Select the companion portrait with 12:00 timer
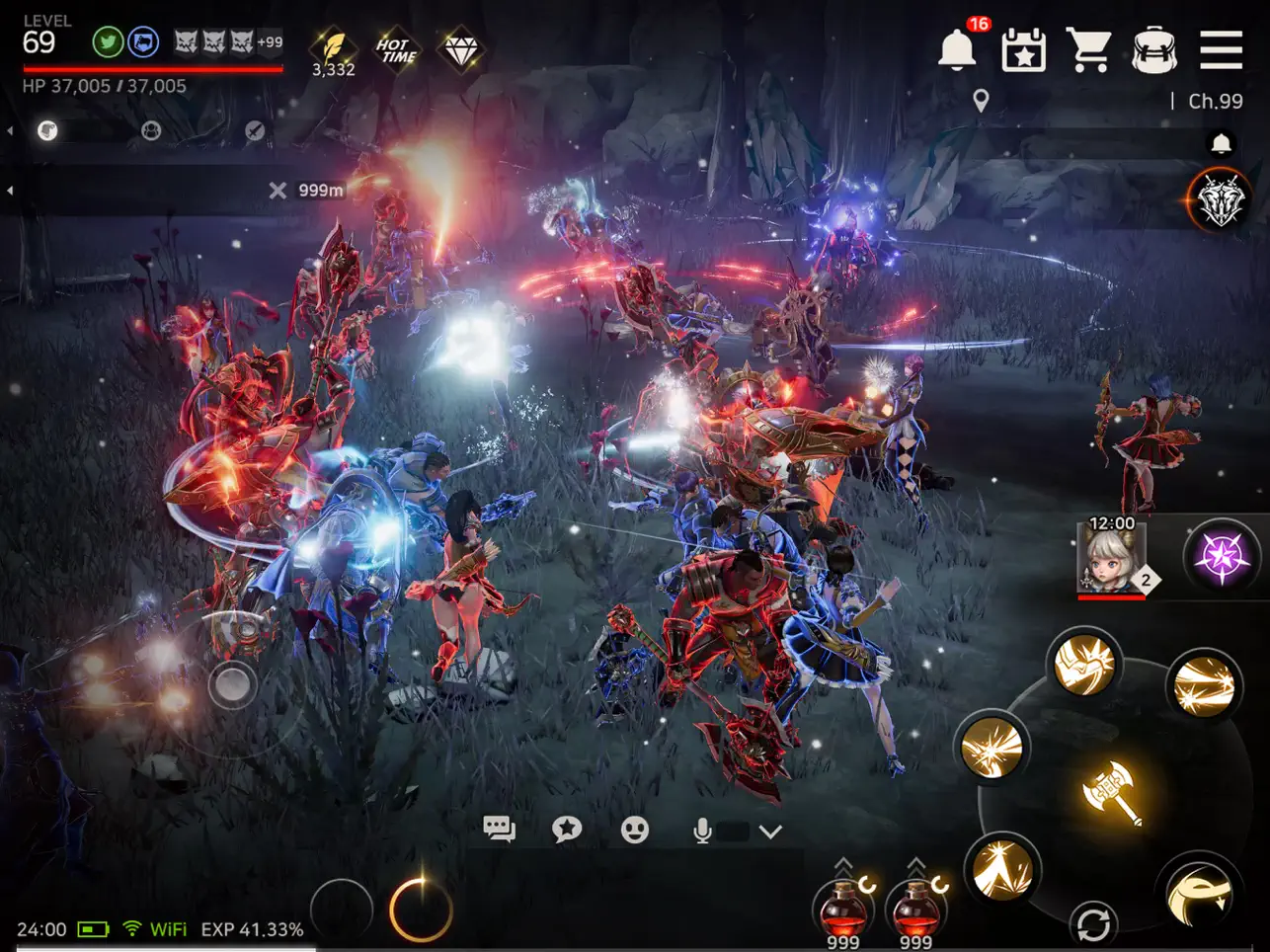1270x952 pixels. pyautogui.click(x=1112, y=558)
